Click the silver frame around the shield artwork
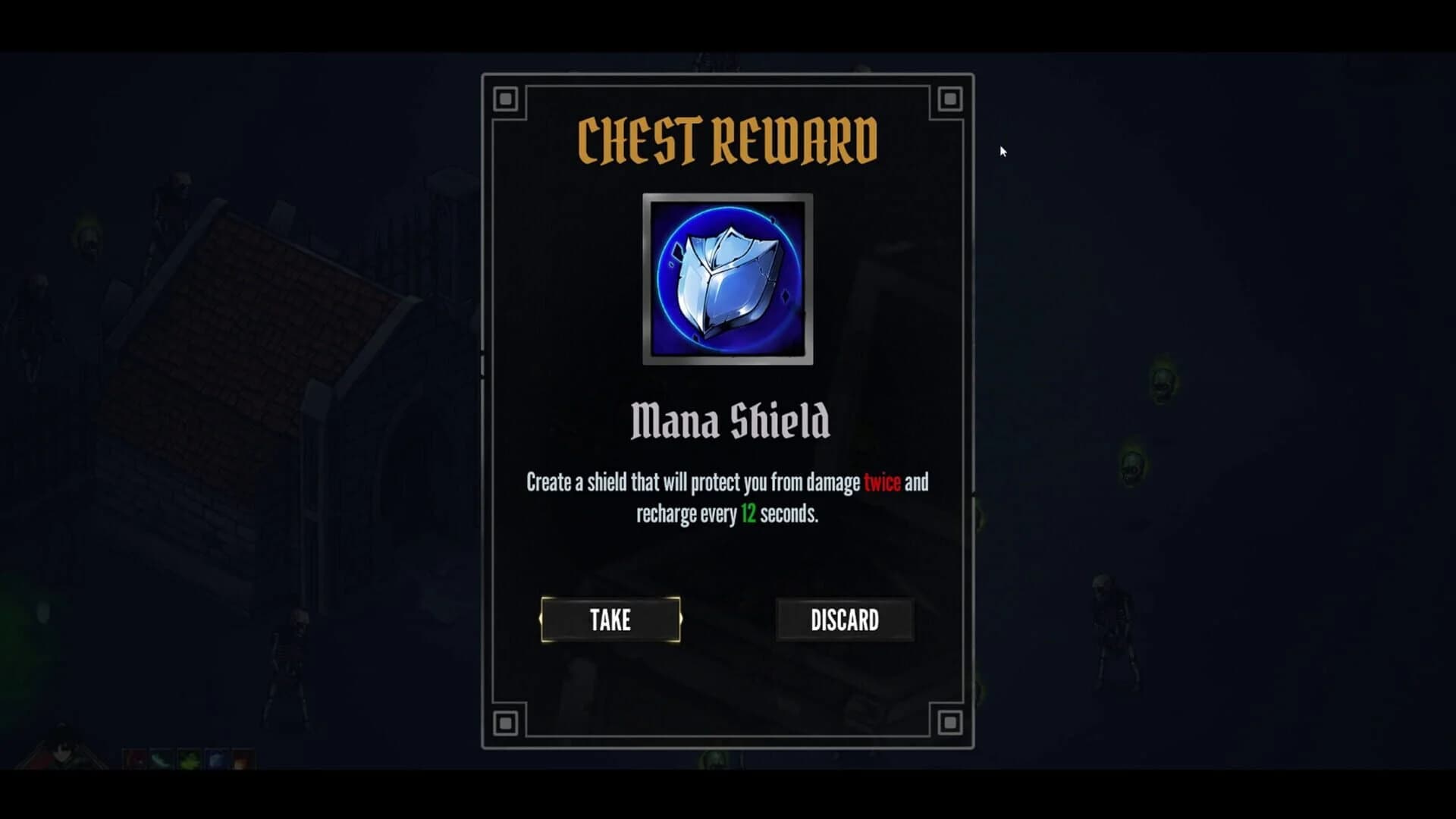This screenshot has height=819, width=1456. [726, 199]
